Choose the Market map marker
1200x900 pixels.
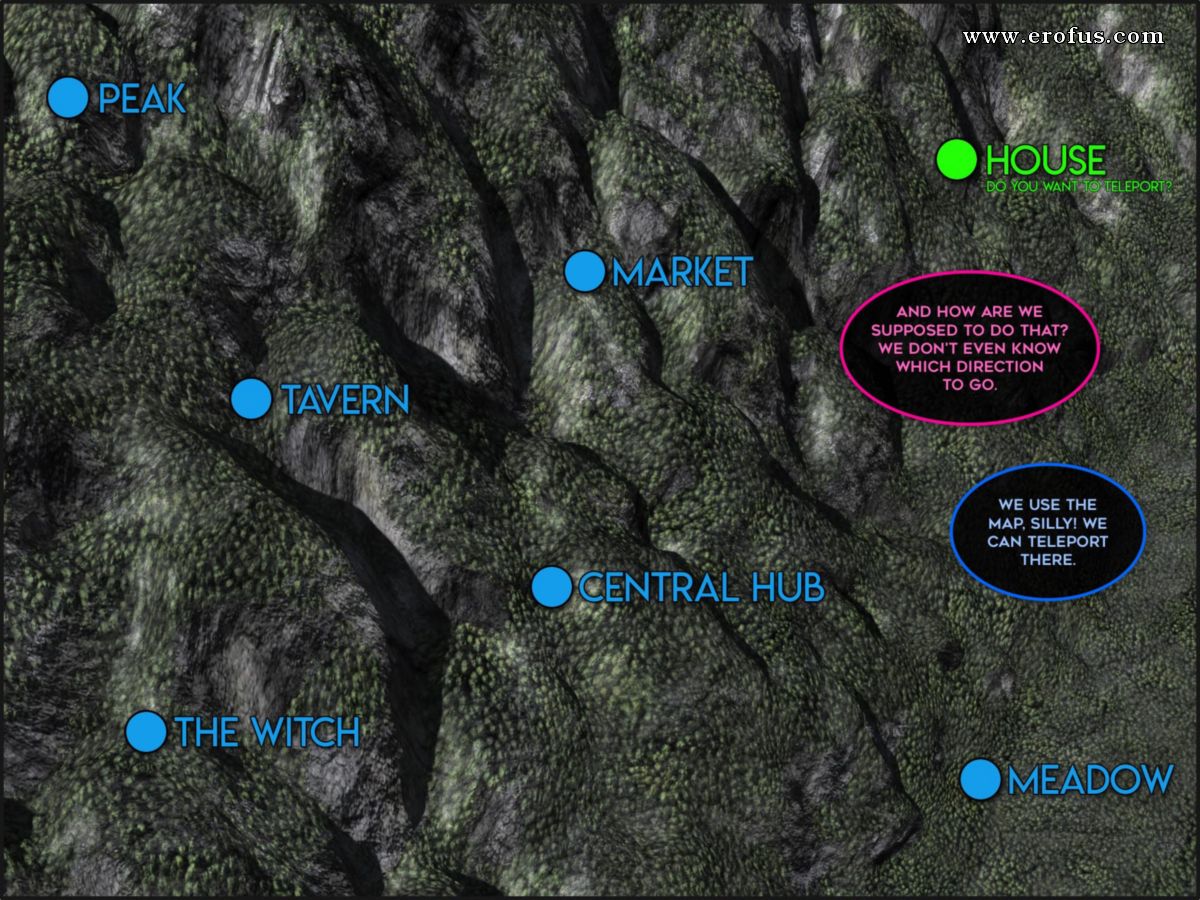[x=584, y=271]
